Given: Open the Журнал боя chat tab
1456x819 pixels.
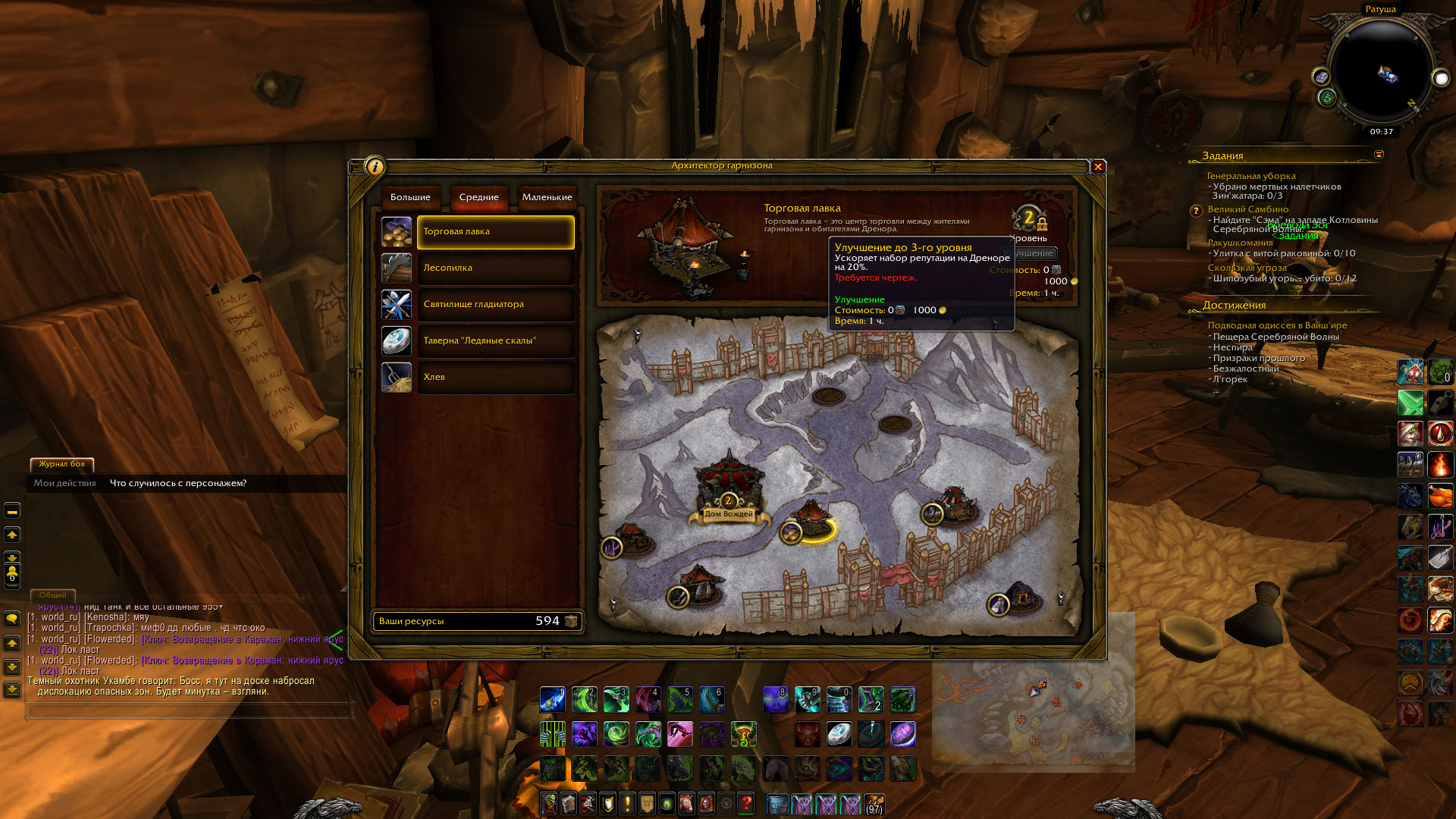Looking at the screenshot, I should [x=62, y=464].
